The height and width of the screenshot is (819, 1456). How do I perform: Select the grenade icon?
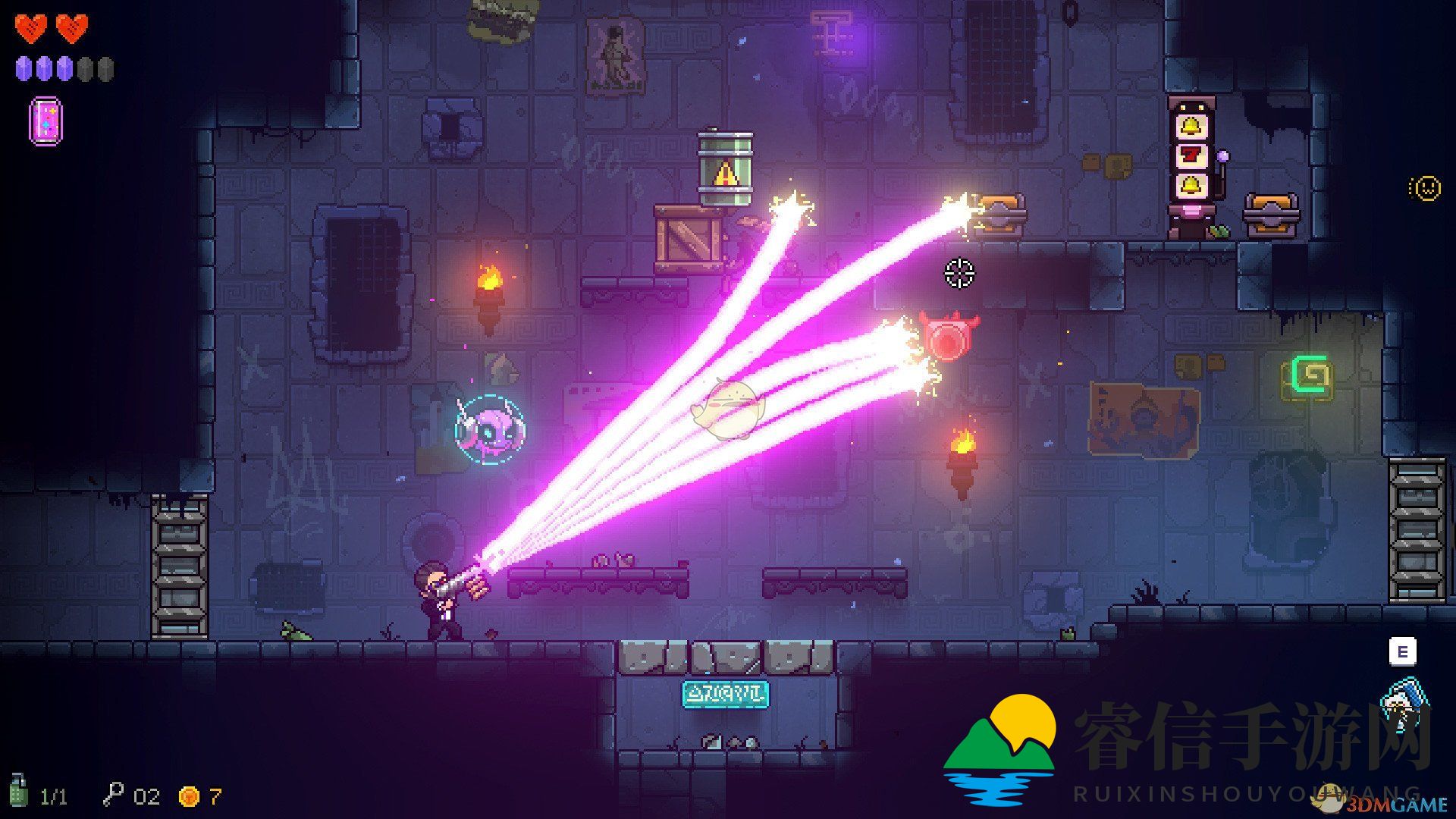18,792
